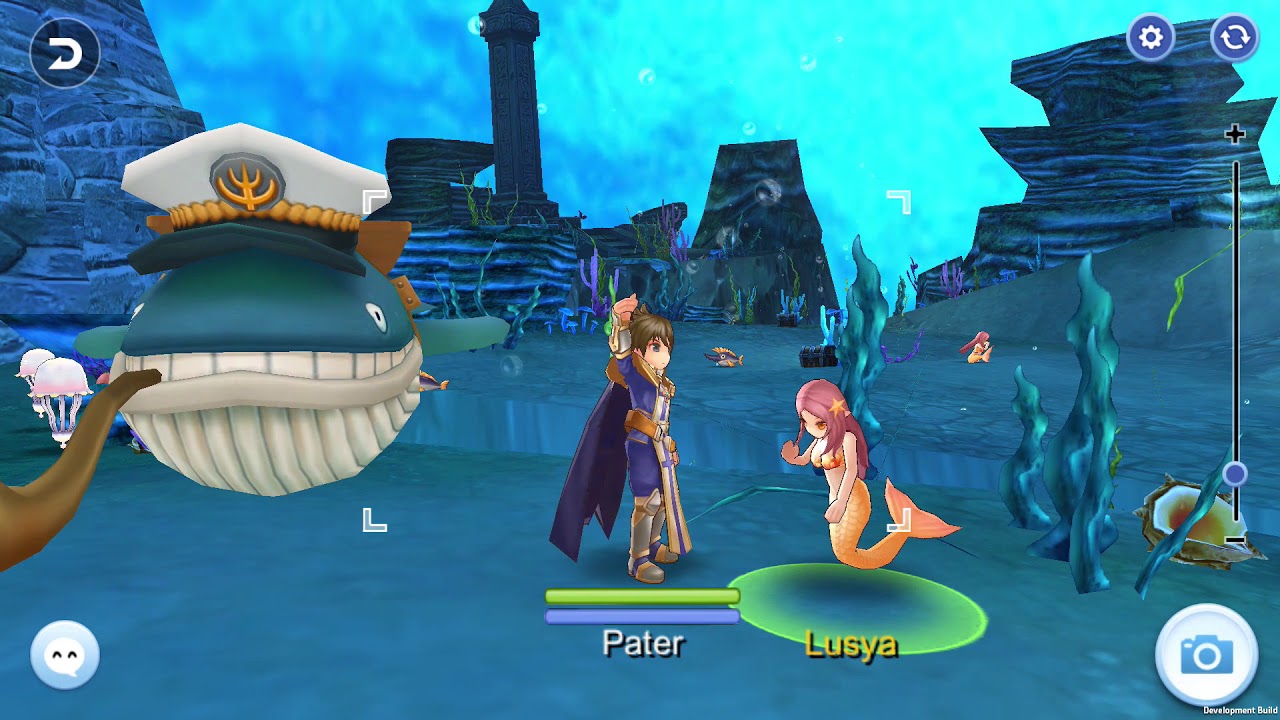Zoom out with the minus button
1280x720 pixels.
pos(1236,540)
